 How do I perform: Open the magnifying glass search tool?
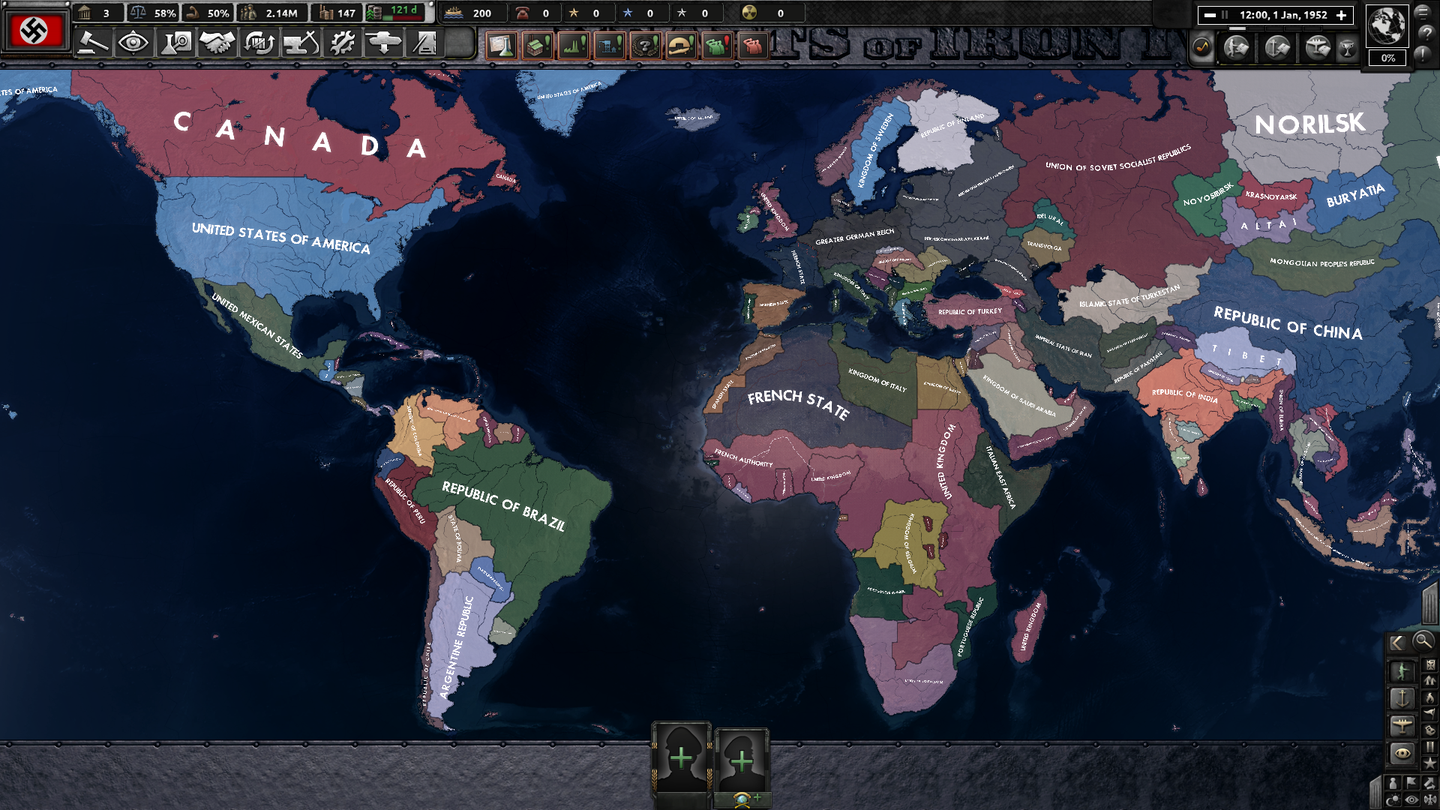pyautogui.click(x=1423, y=641)
